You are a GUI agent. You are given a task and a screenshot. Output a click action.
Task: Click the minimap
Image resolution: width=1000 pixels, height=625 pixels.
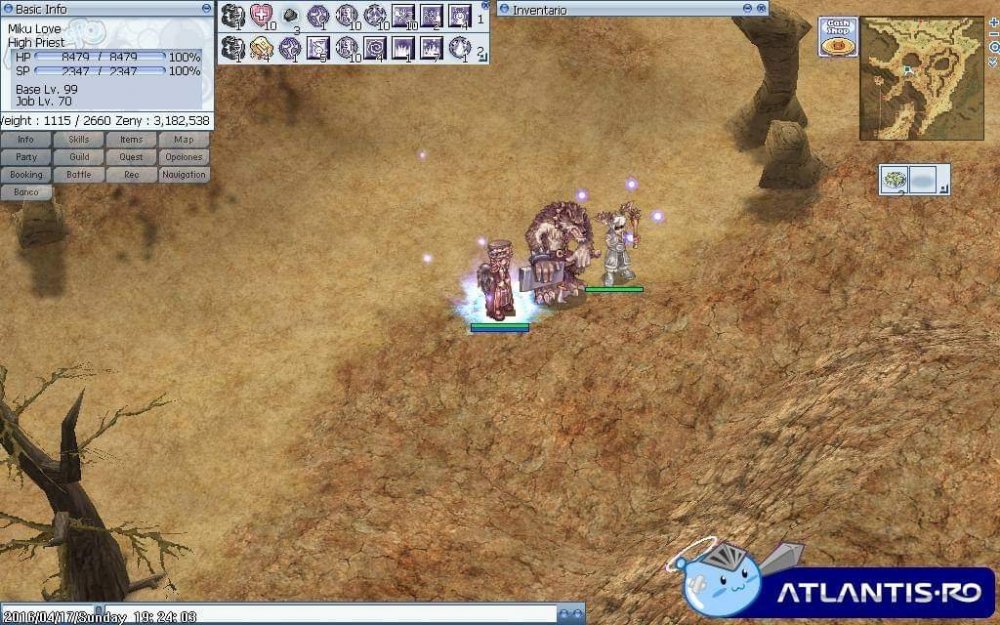click(921, 78)
